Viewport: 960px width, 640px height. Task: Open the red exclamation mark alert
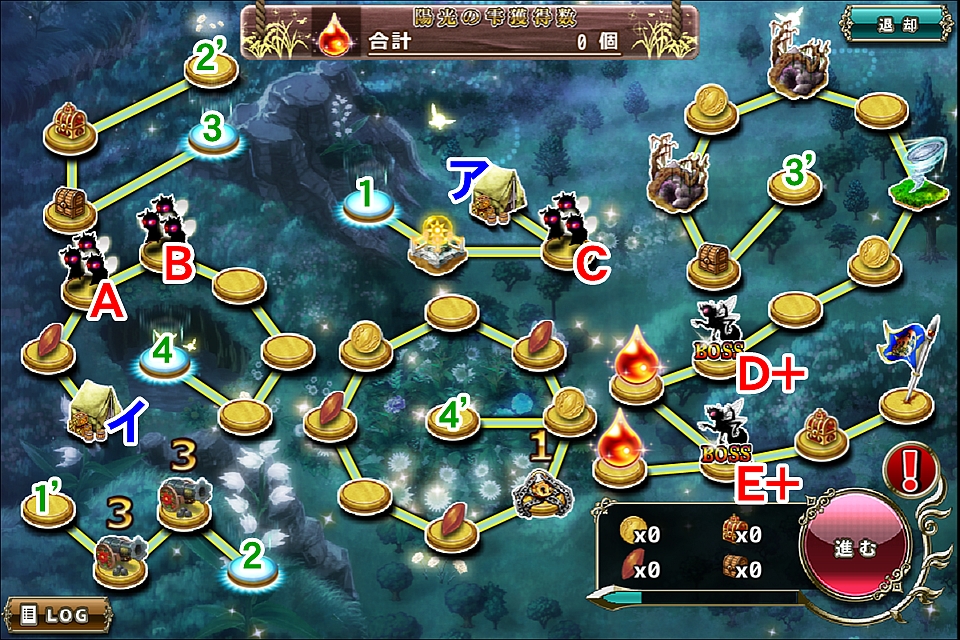coord(910,470)
